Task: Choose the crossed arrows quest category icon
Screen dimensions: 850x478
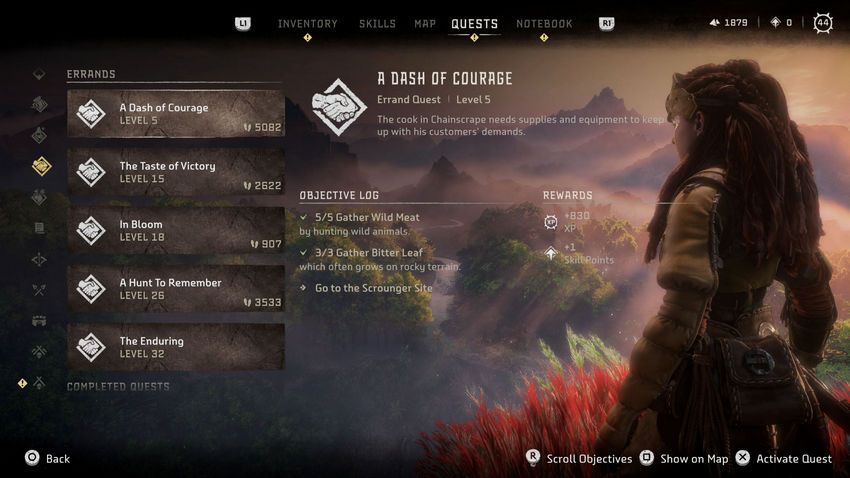Action: pyautogui.click(x=40, y=290)
